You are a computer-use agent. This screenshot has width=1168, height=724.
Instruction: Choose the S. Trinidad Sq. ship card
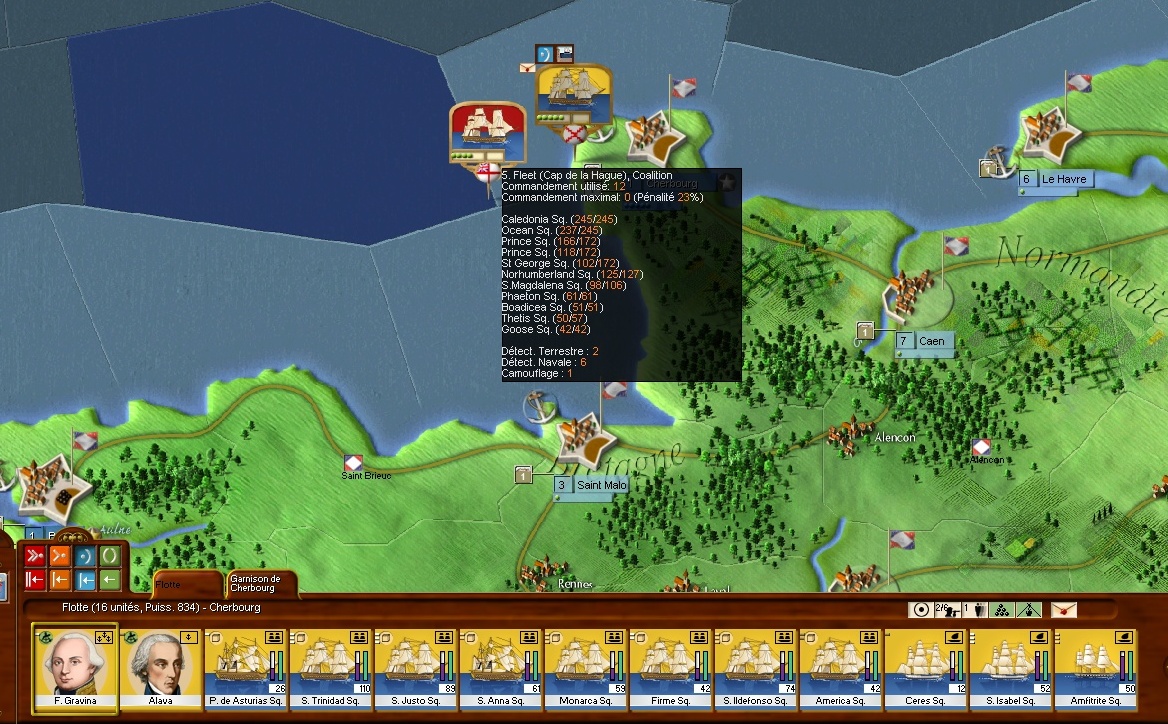point(331,668)
